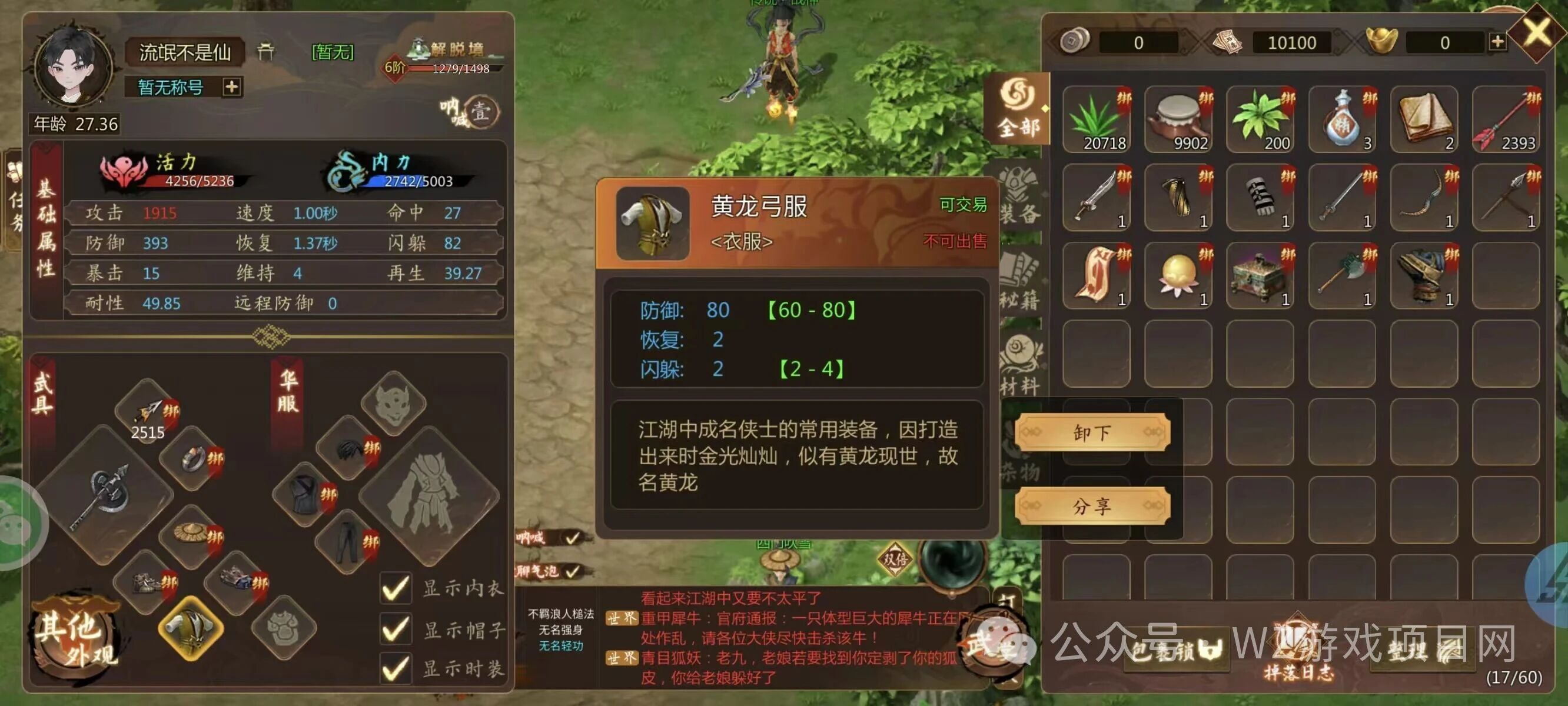Open the 装备 equipment tab

[x=1020, y=196]
